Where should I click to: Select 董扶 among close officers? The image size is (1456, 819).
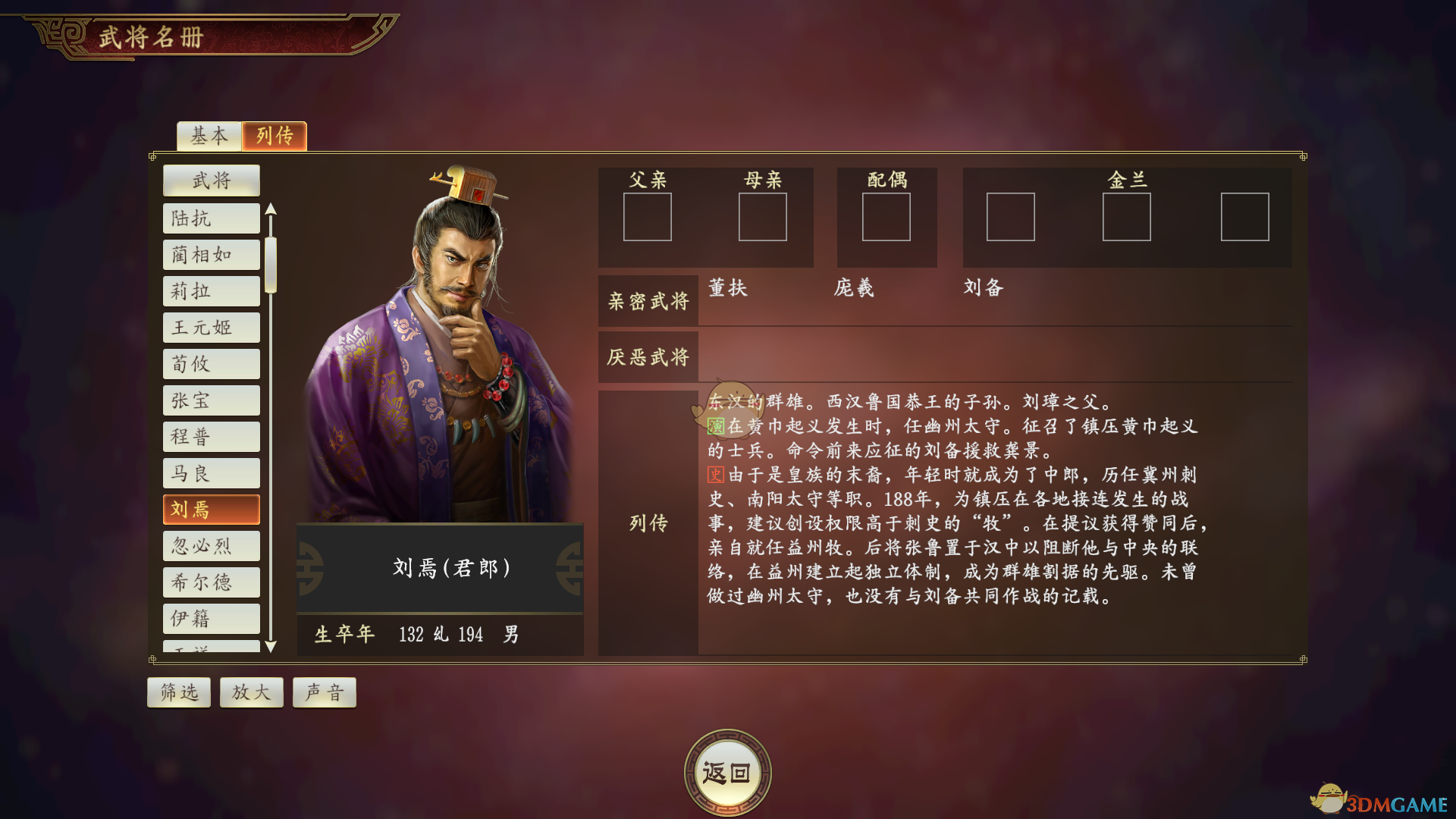pos(726,288)
